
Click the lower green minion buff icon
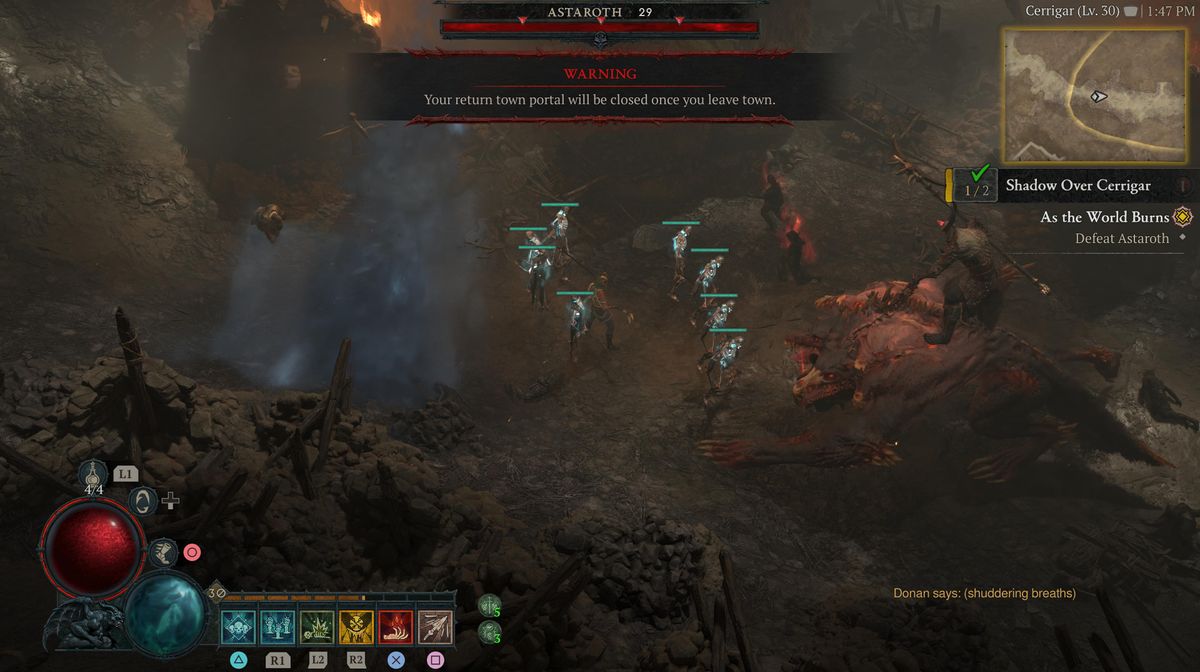(x=489, y=631)
